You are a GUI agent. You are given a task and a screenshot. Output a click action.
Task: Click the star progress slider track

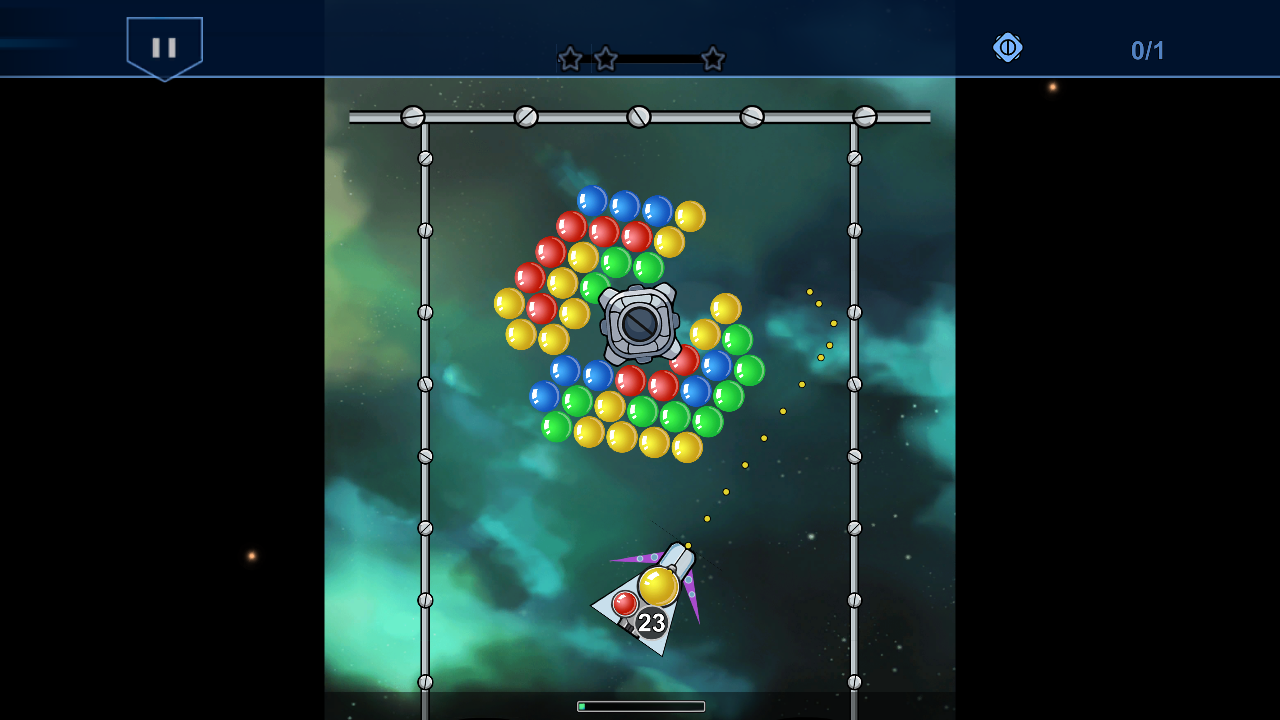click(x=660, y=59)
